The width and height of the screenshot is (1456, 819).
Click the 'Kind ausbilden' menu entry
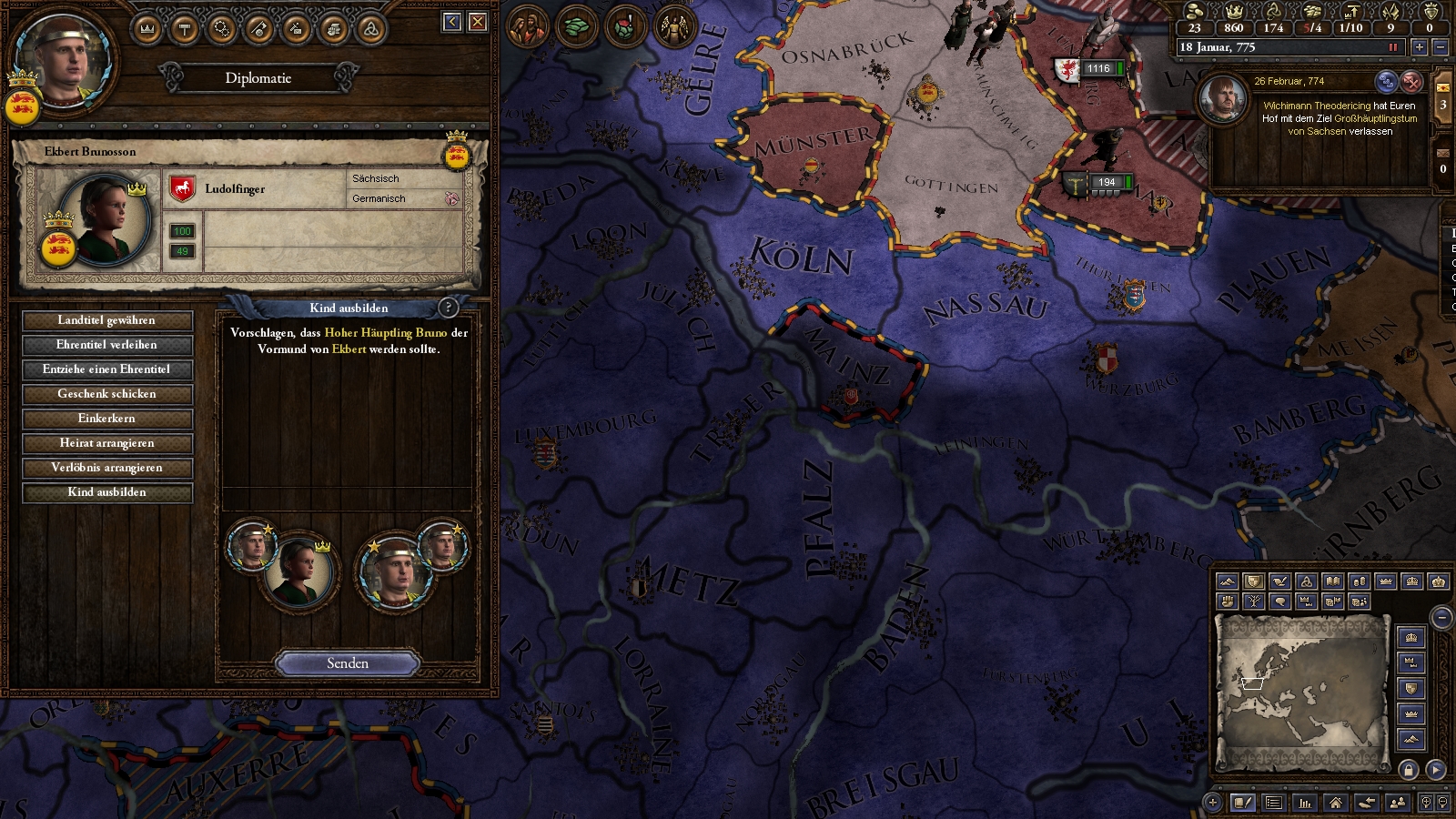pos(106,492)
